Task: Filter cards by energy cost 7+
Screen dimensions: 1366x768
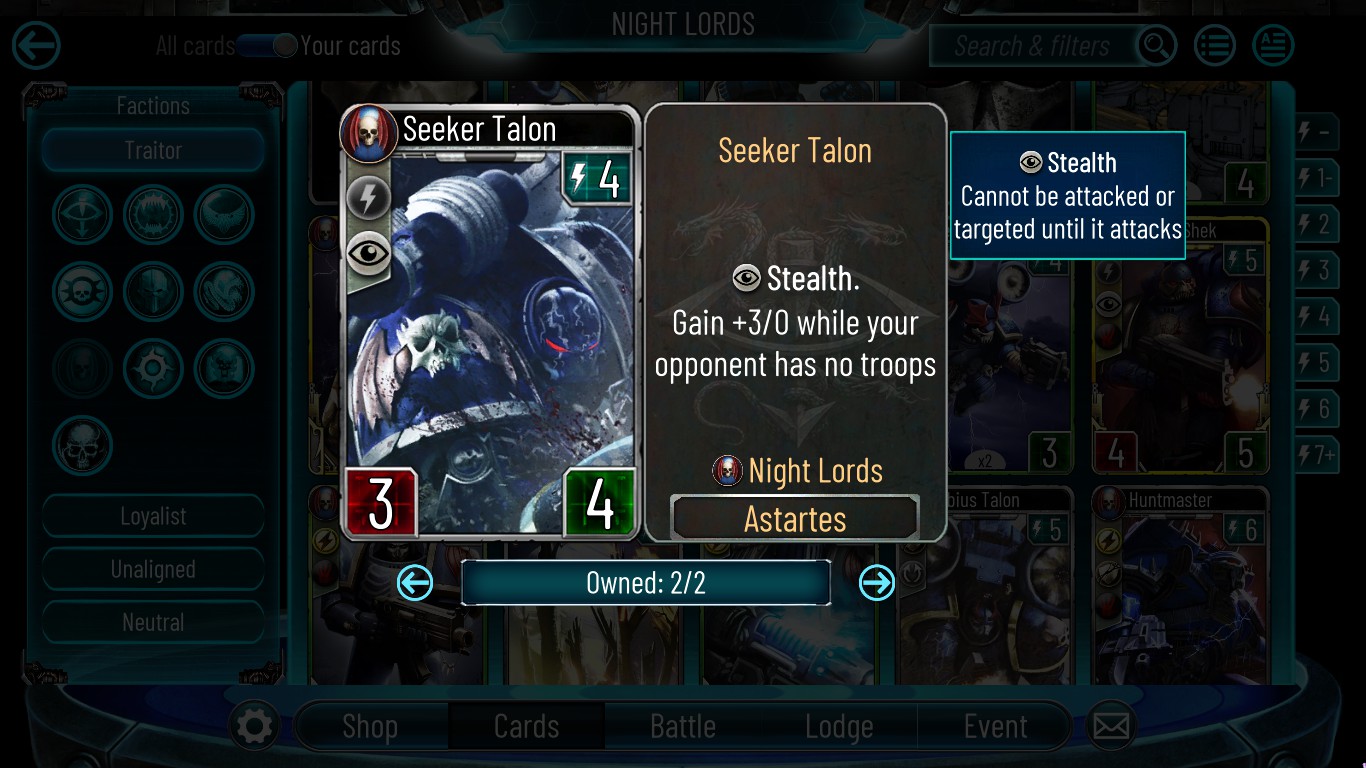Action: tap(1318, 456)
